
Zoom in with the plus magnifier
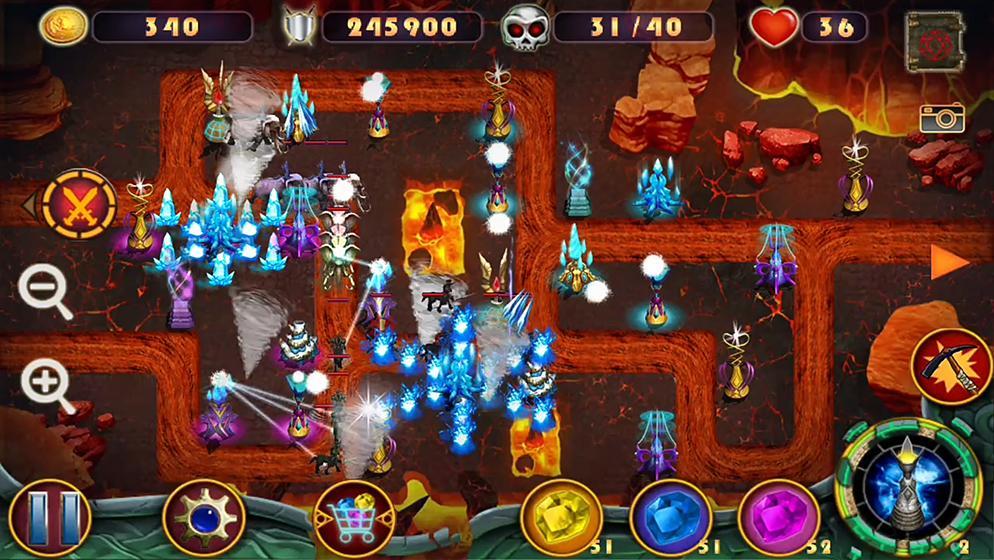coord(46,383)
